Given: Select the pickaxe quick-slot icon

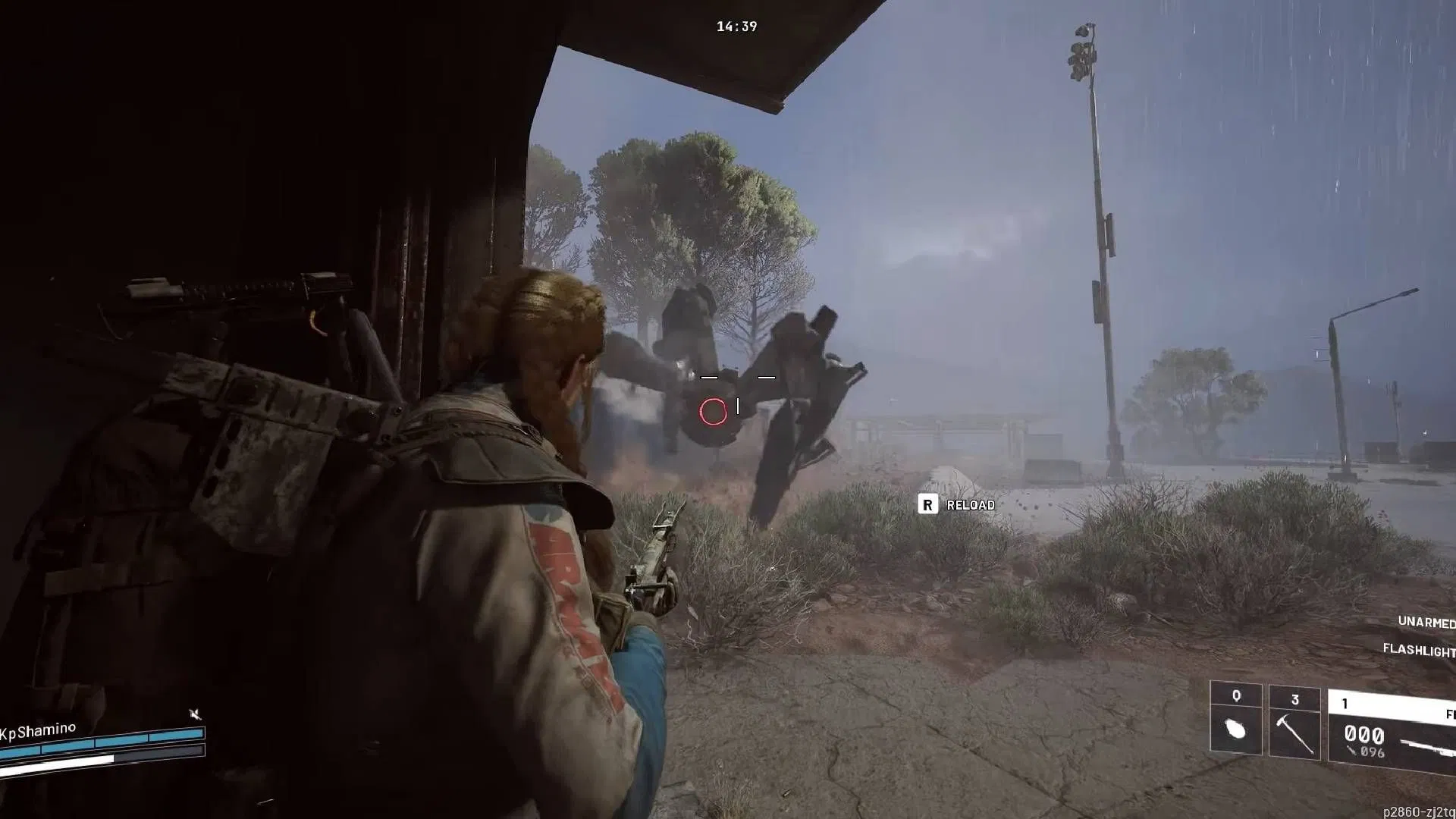Looking at the screenshot, I should click(1292, 735).
